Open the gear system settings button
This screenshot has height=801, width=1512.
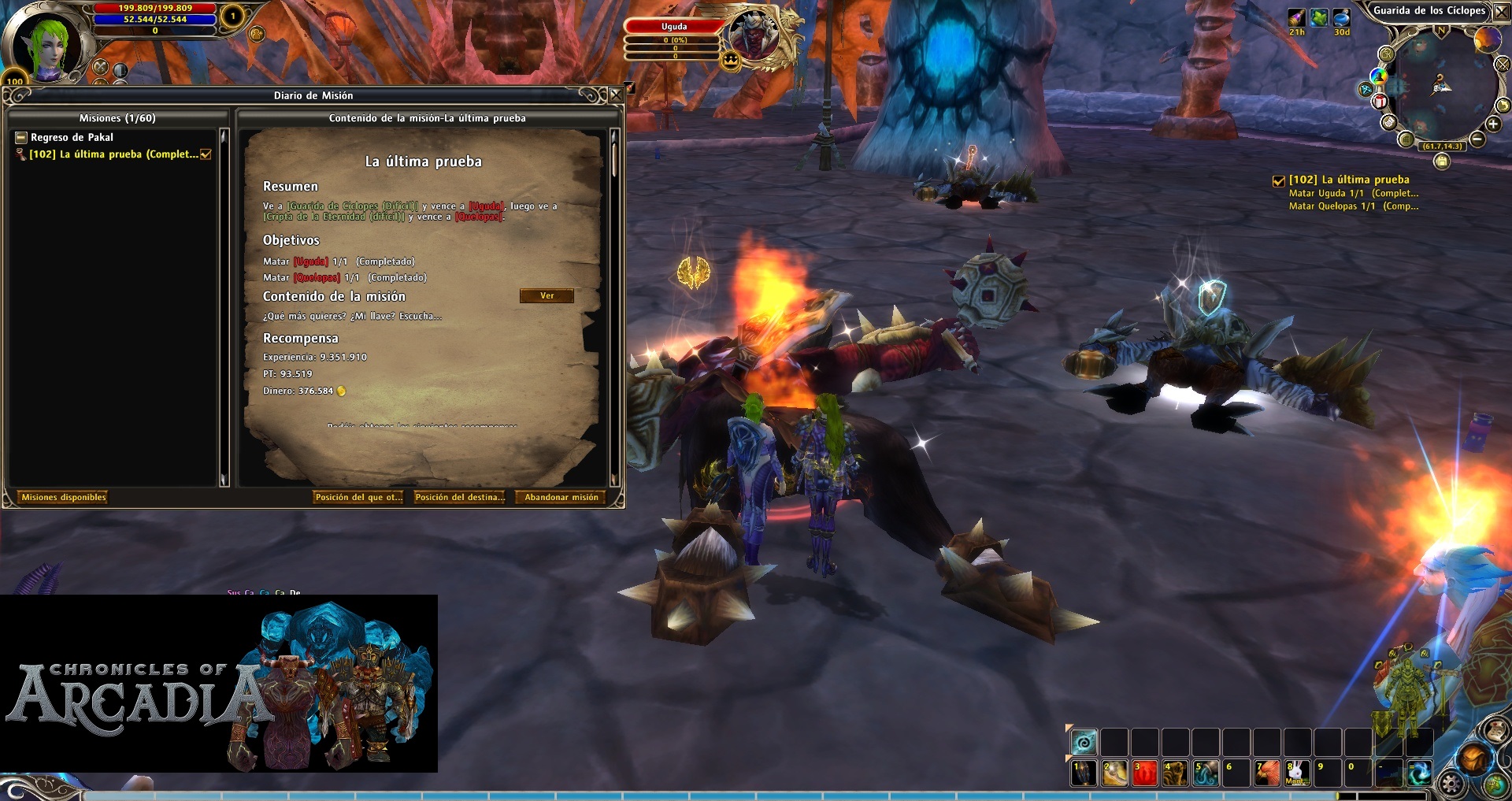pos(1451,784)
